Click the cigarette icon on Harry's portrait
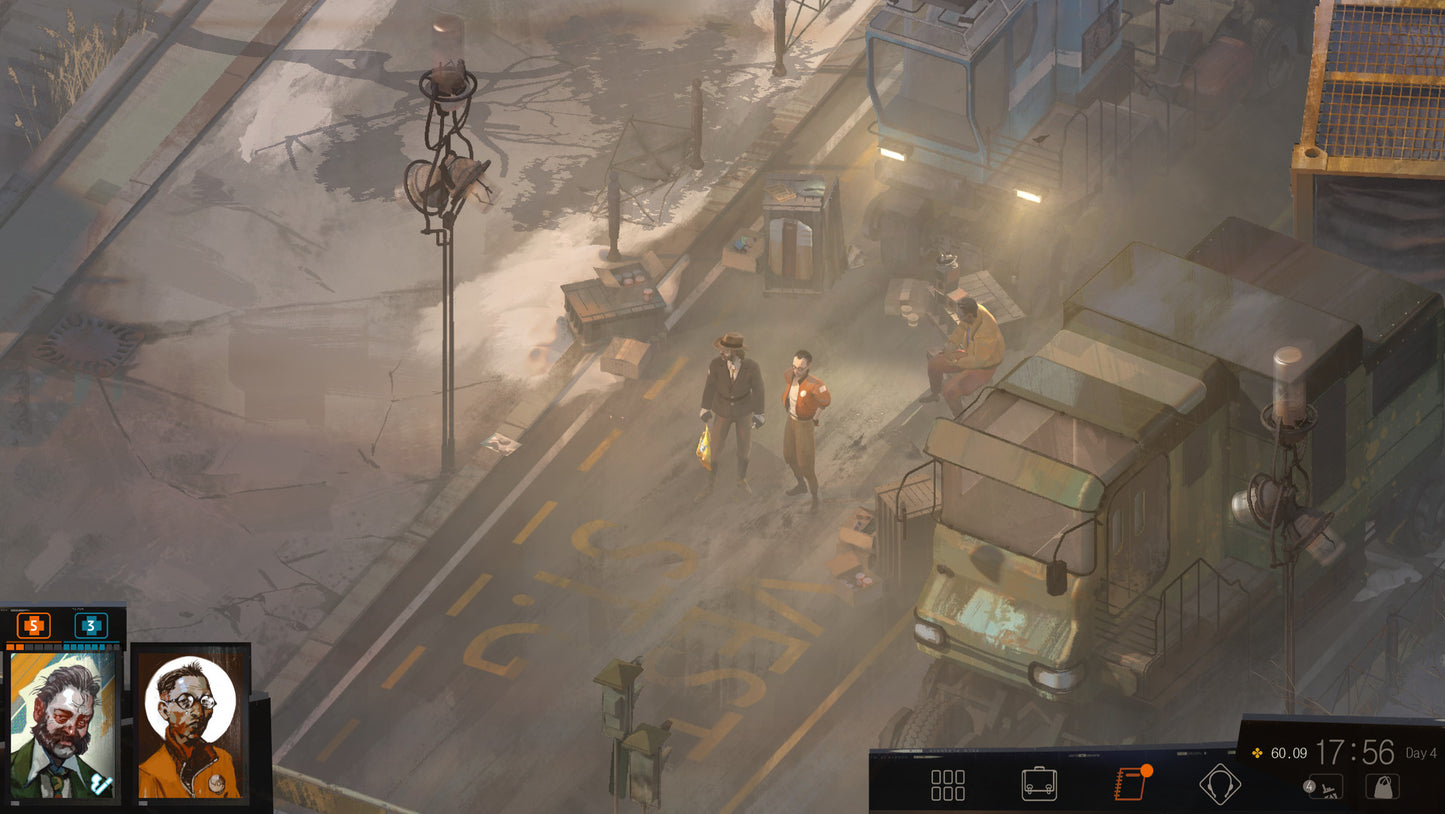1445x814 pixels. 100,783
